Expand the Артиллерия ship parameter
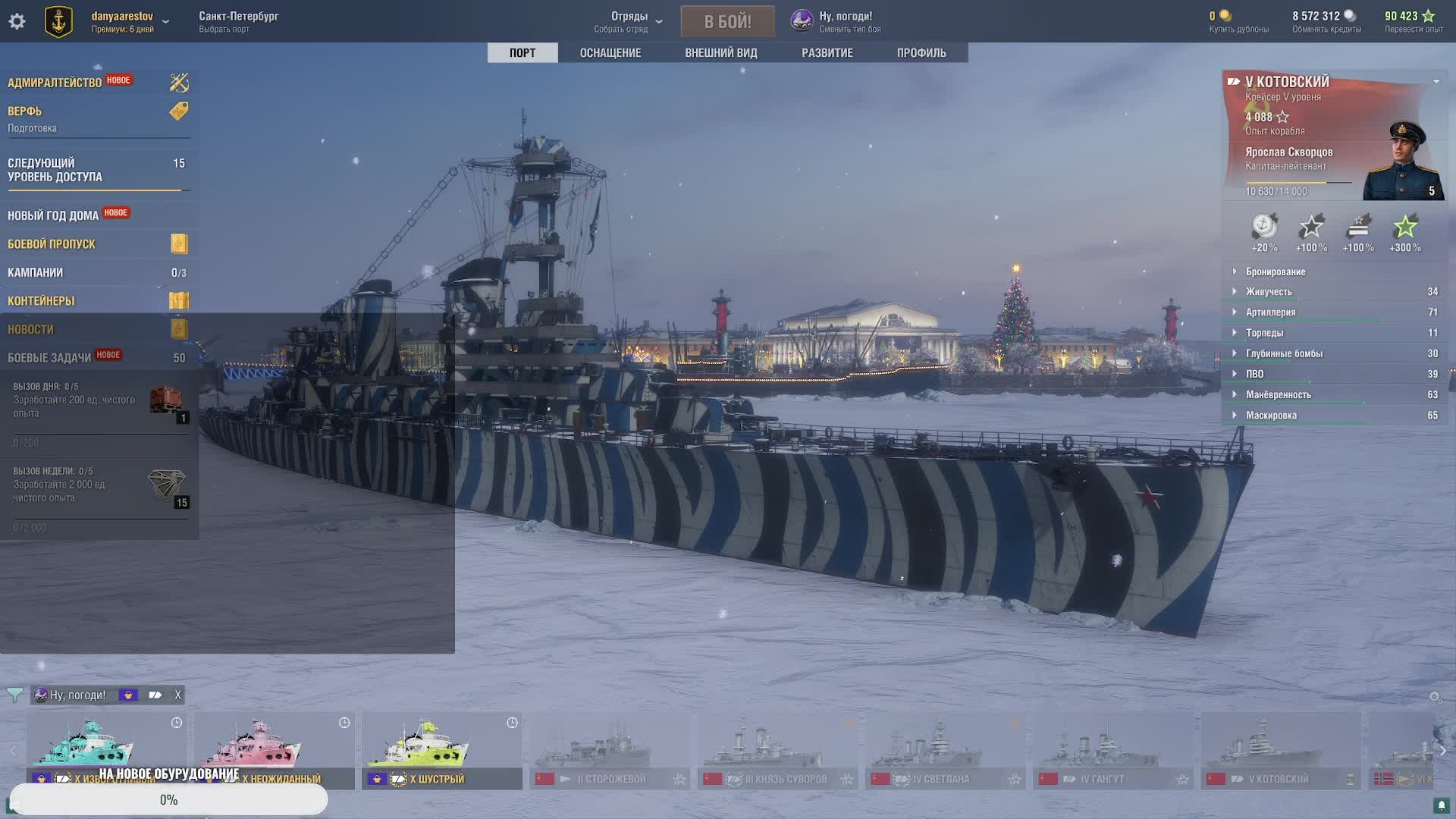Viewport: 1456px width, 819px height. click(x=1270, y=312)
